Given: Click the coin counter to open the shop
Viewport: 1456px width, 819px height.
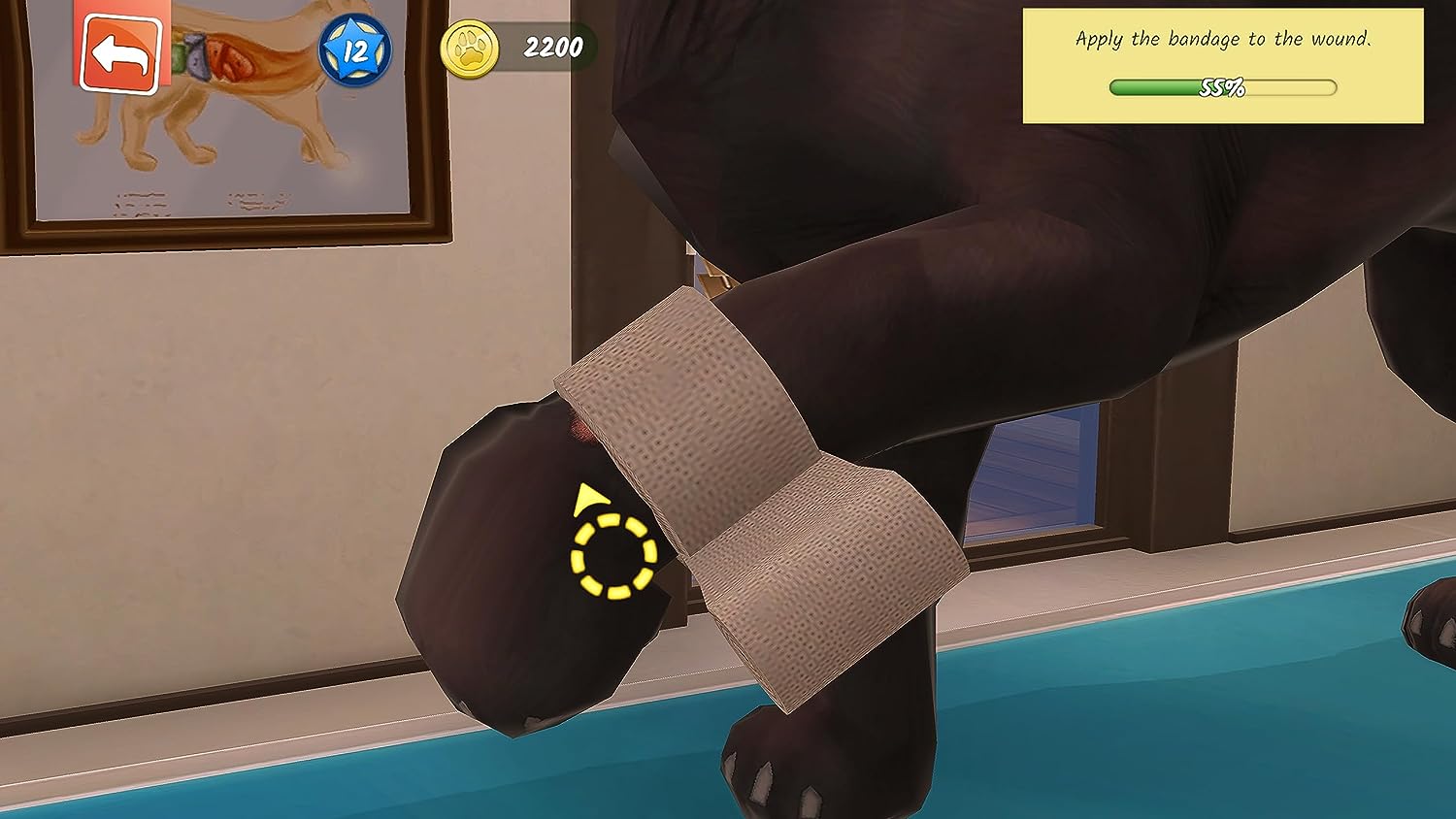Looking at the screenshot, I should (x=514, y=45).
